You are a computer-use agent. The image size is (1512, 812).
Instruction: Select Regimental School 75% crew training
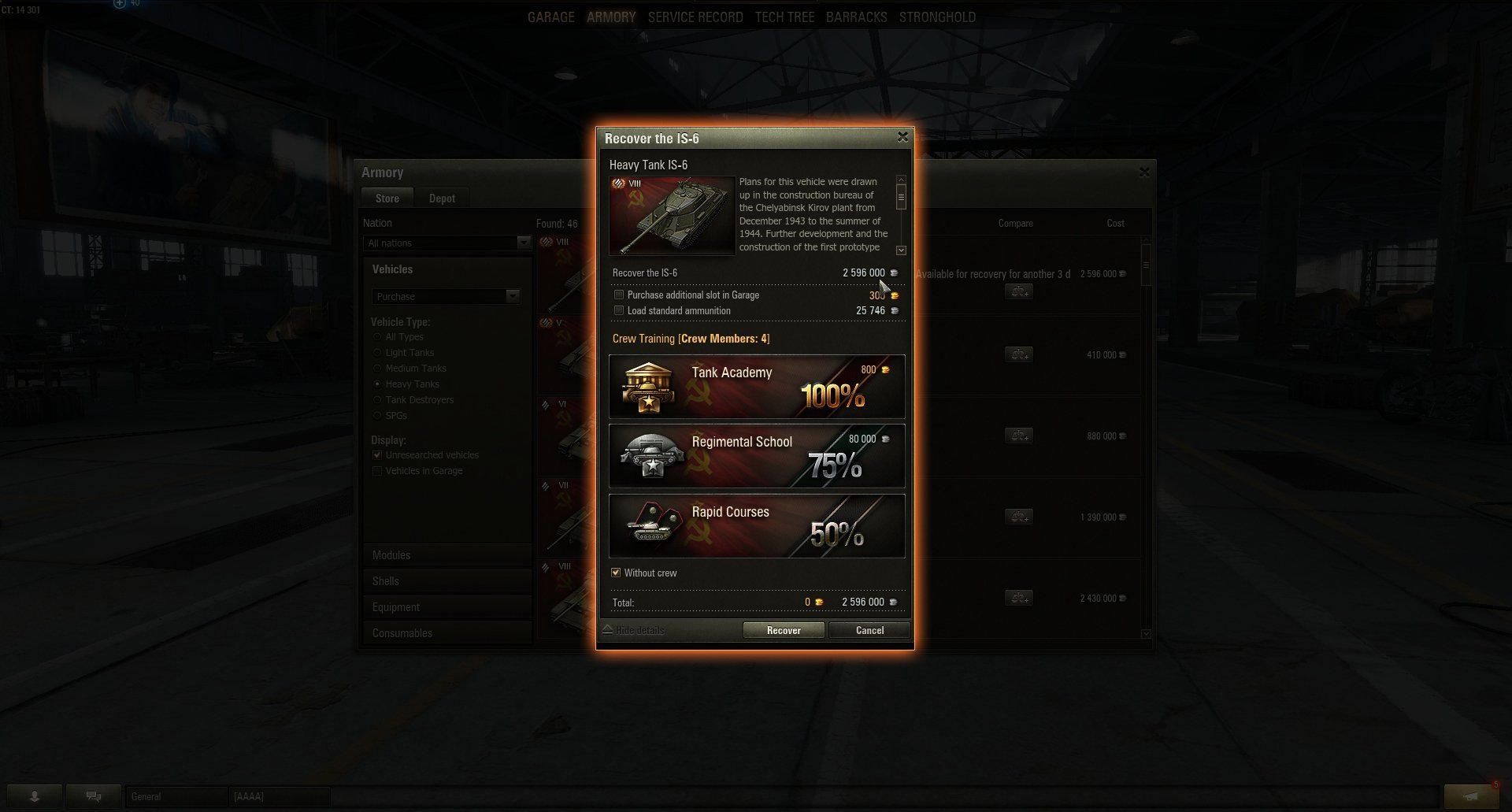coord(756,456)
